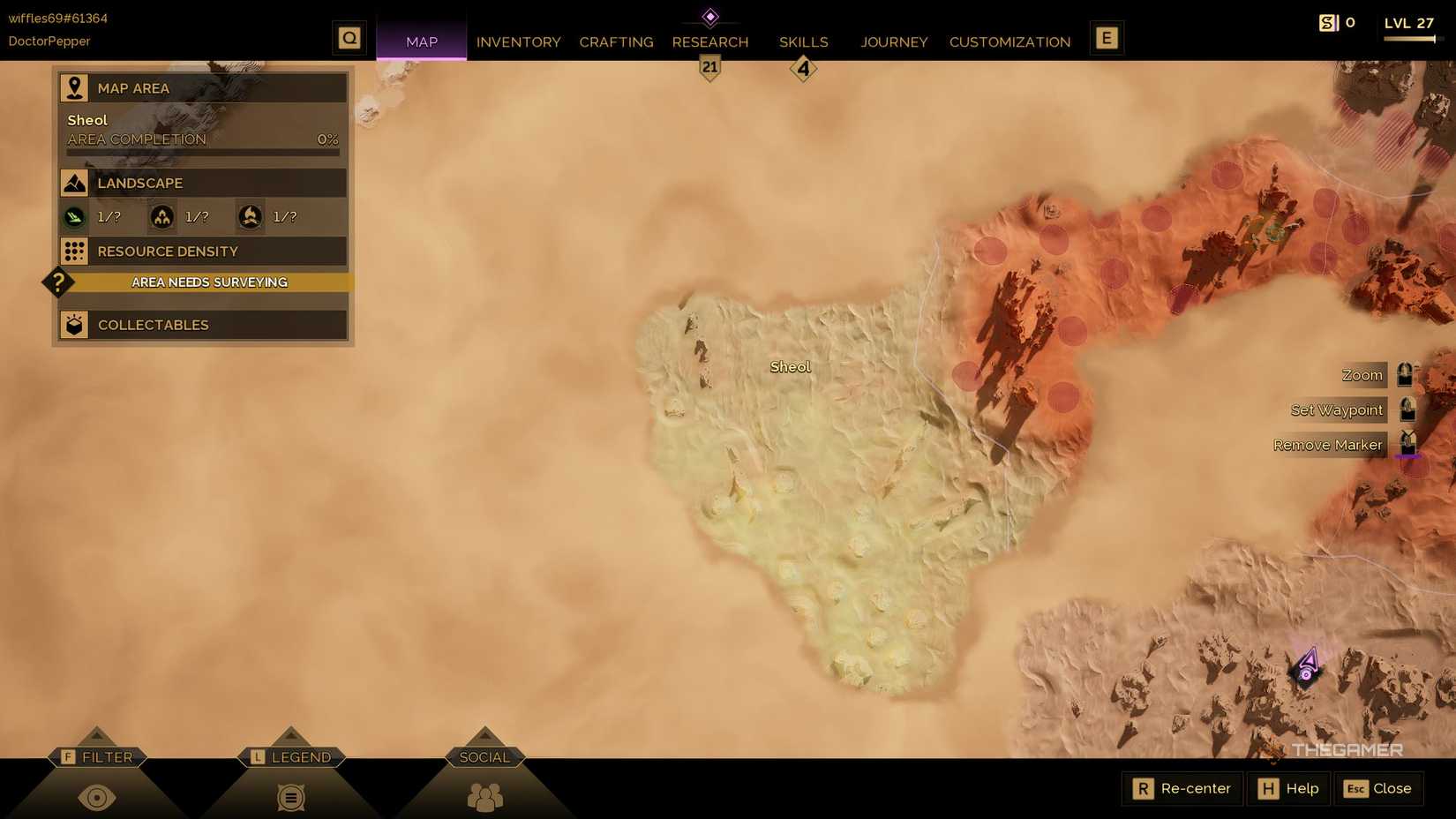Click the village landscape counter icon
This screenshot has width=1456, height=819.
(x=161, y=216)
